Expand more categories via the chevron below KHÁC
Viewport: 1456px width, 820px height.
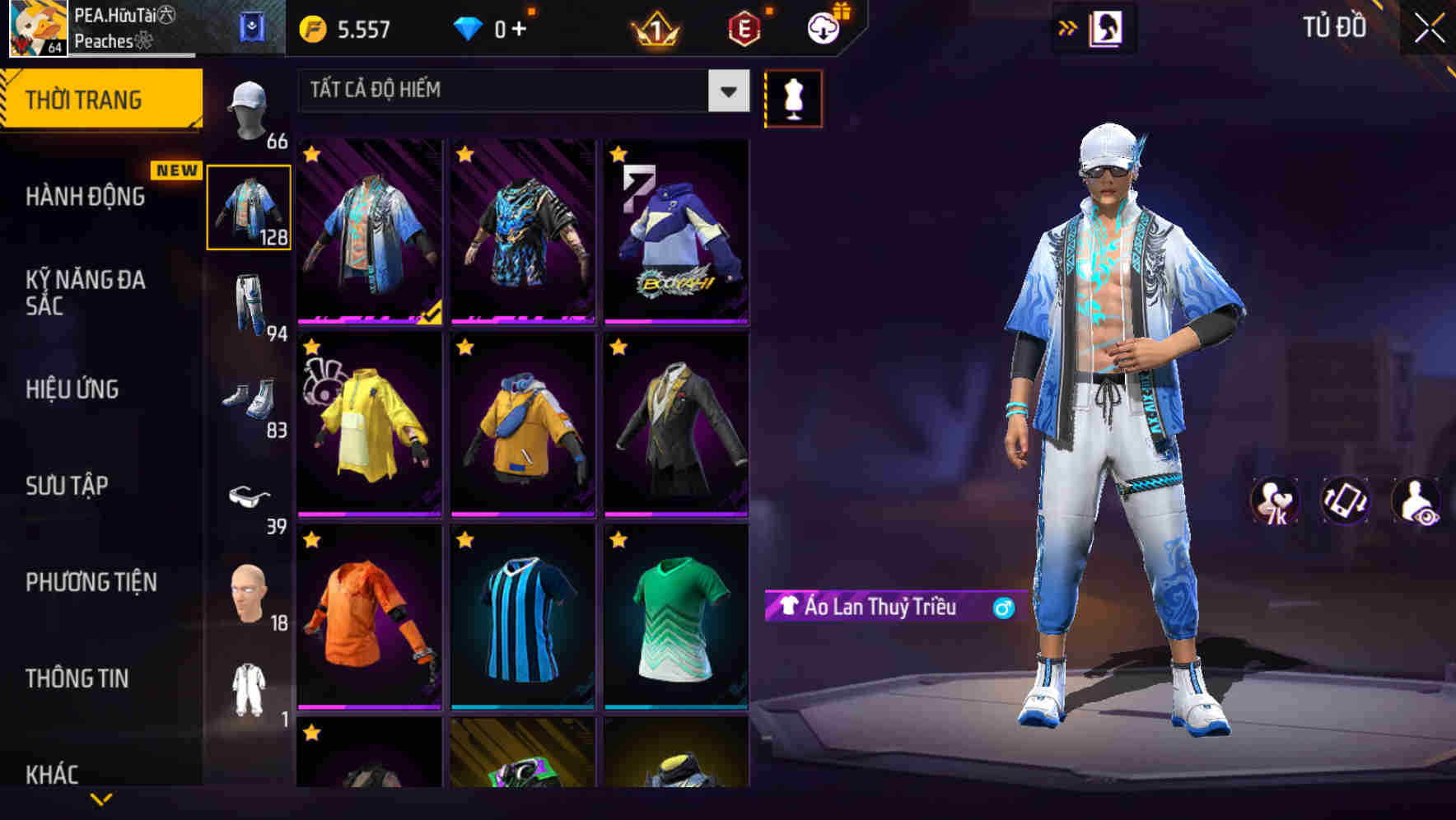tap(102, 800)
